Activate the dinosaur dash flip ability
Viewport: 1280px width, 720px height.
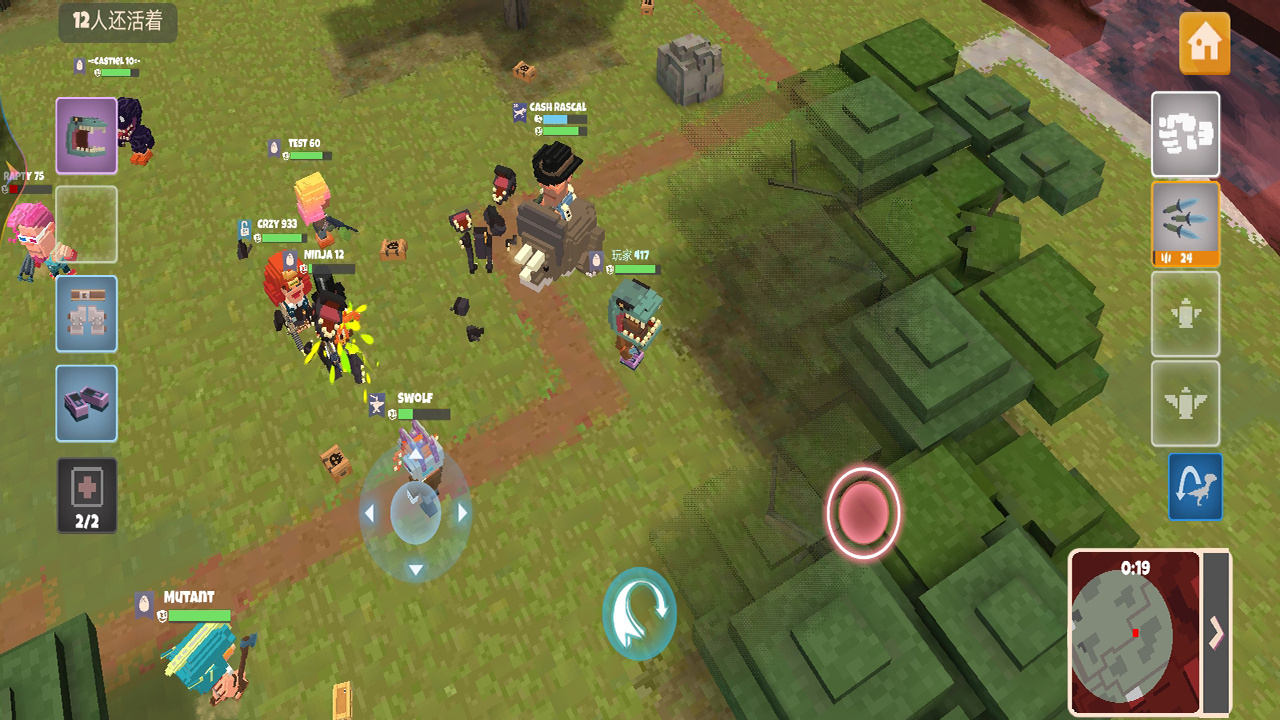pyautogui.click(x=1196, y=488)
